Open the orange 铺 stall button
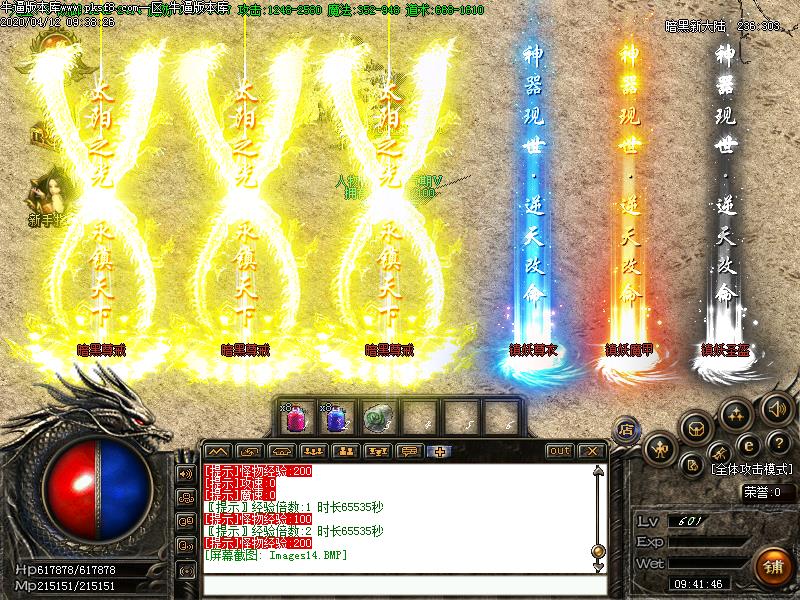Screen dimensions: 800x600 (772, 566)
